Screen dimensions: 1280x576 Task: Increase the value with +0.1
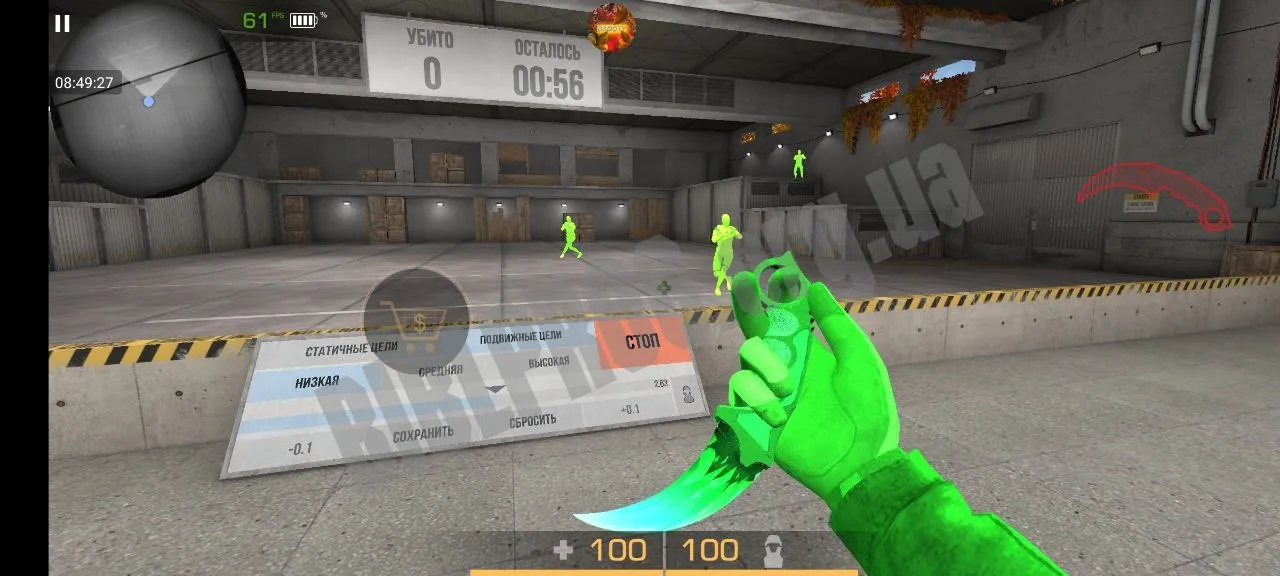(630, 409)
